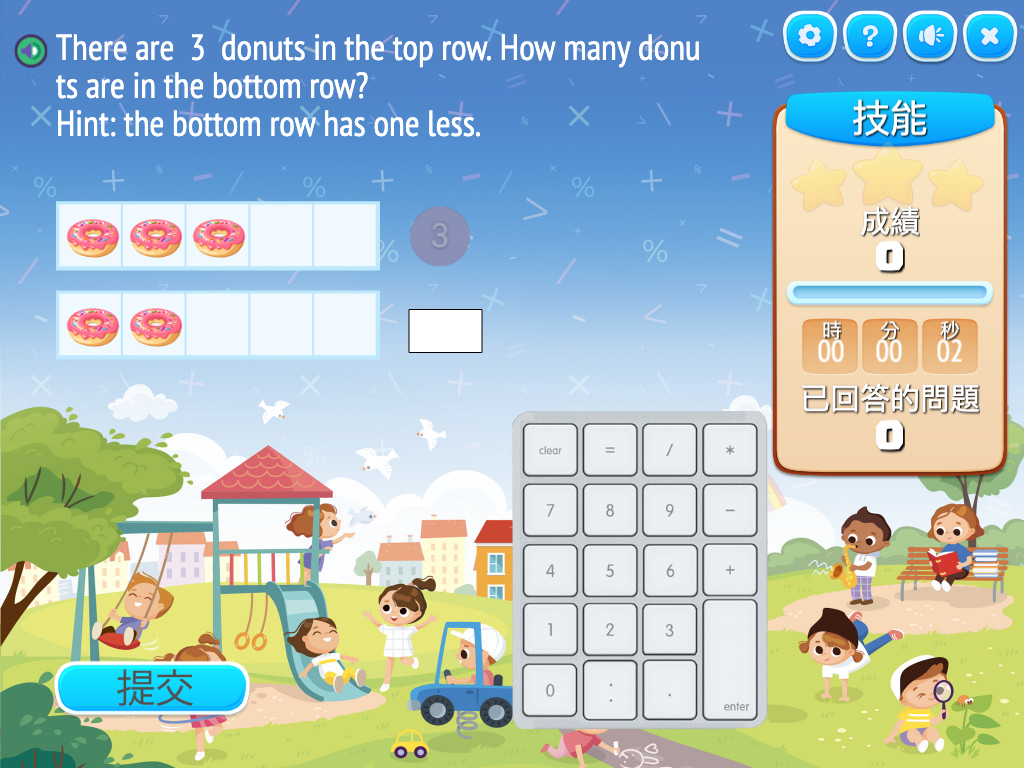Tap the asterisk multiply keypad key
The width and height of the screenshot is (1024, 768).
pos(730,450)
